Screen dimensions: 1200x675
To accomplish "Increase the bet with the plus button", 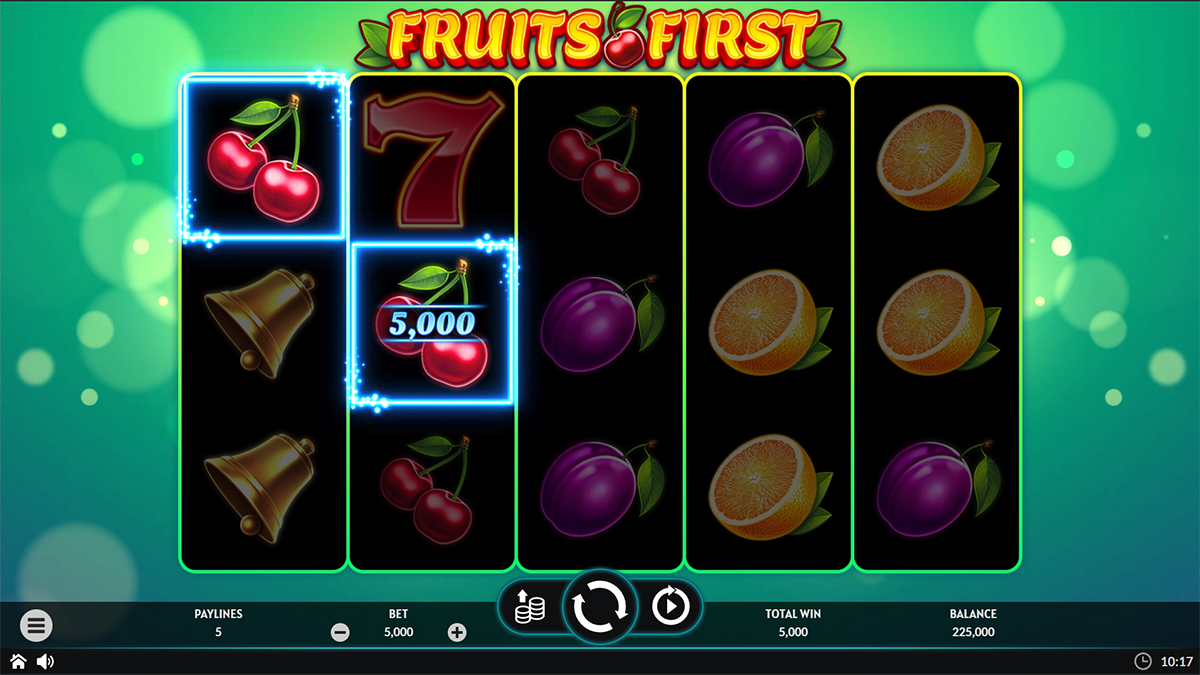I will (457, 632).
